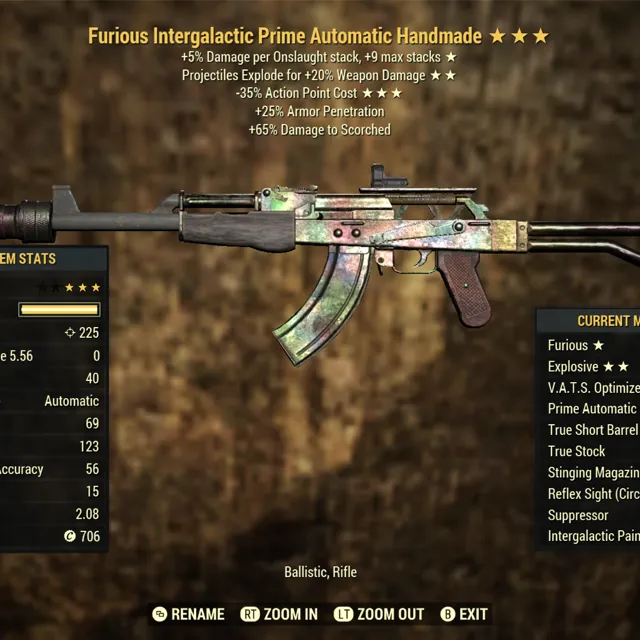Select the Explosive mod entry
Image resolution: width=640 pixels, height=640 pixels.
[x=587, y=366]
